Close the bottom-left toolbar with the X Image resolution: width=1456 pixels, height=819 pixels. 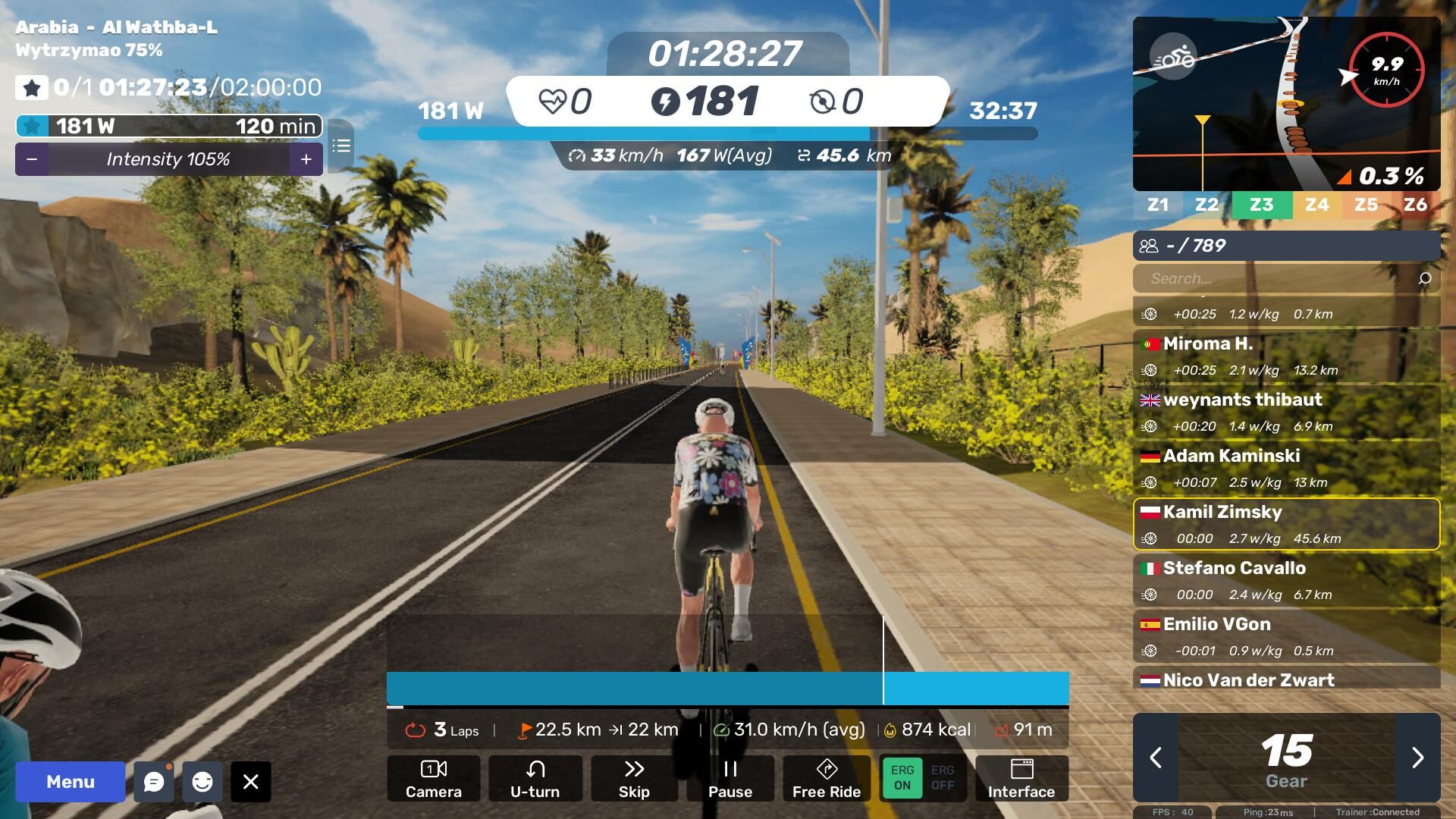pyautogui.click(x=251, y=782)
